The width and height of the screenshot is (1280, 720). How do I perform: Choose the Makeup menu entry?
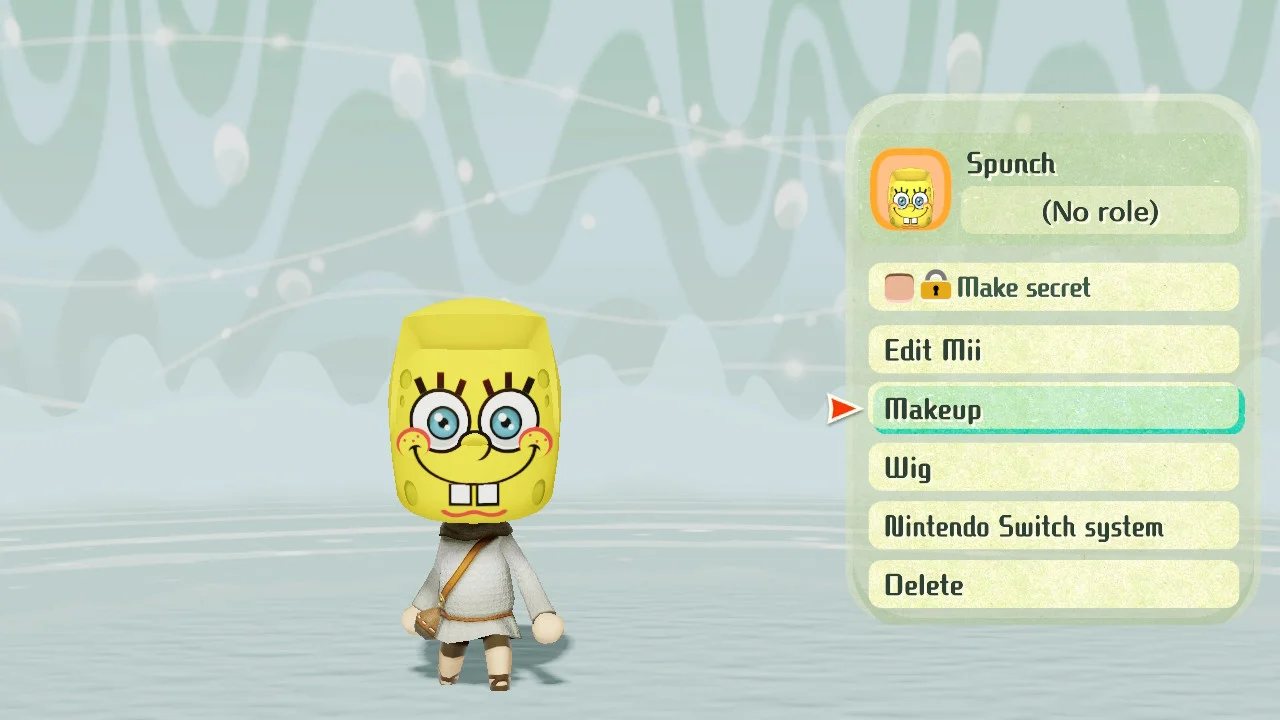point(1053,409)
